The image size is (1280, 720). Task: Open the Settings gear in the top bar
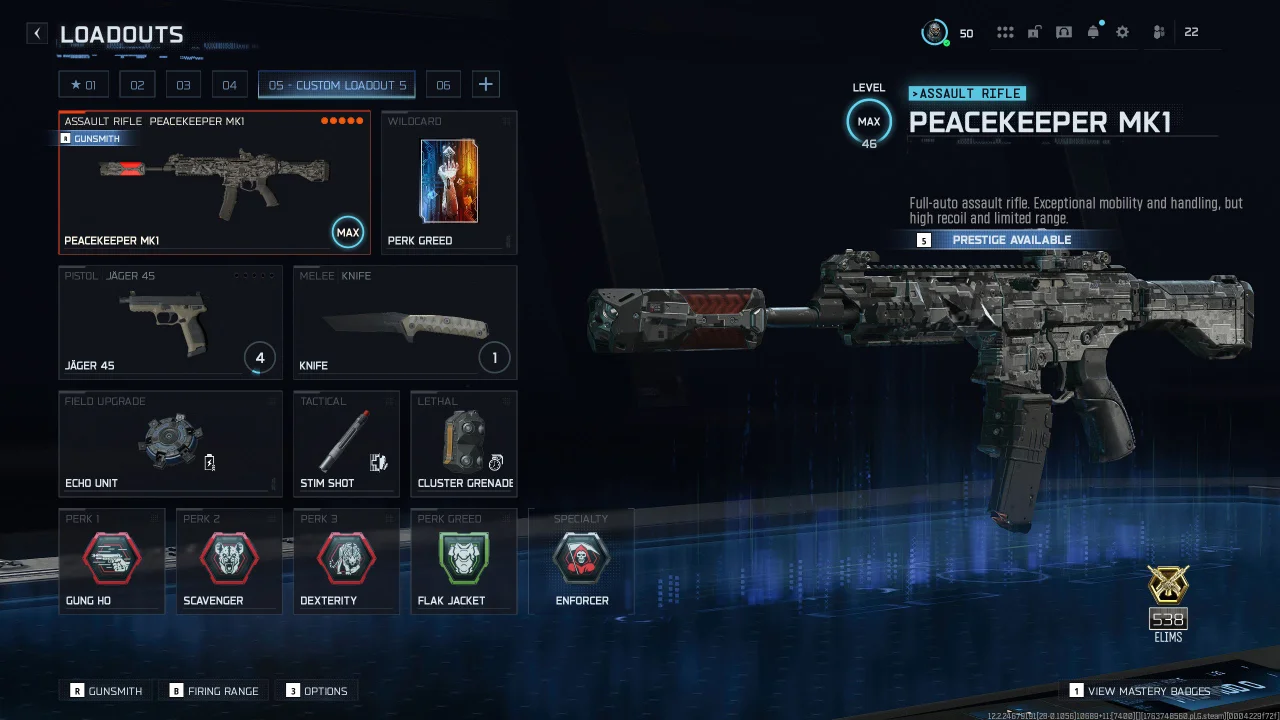click(1122, 31)
